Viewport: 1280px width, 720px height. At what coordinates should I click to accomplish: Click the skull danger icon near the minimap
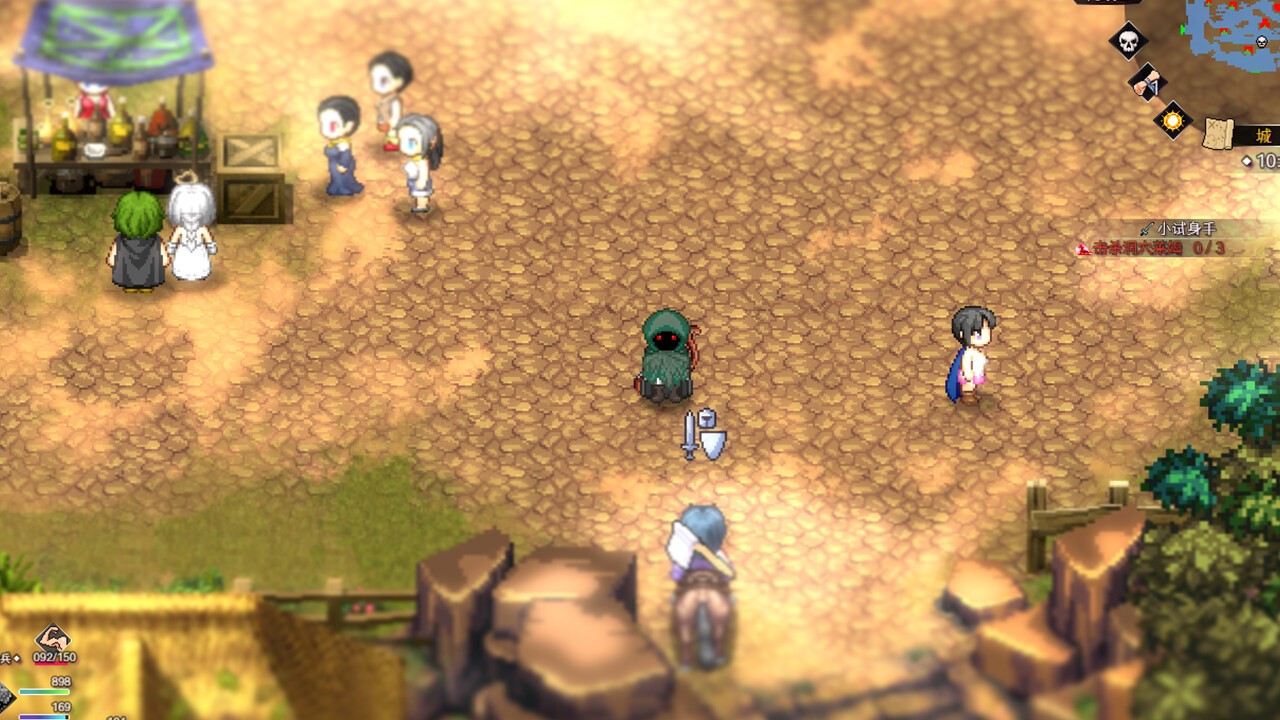click(x=1127, y=40)
